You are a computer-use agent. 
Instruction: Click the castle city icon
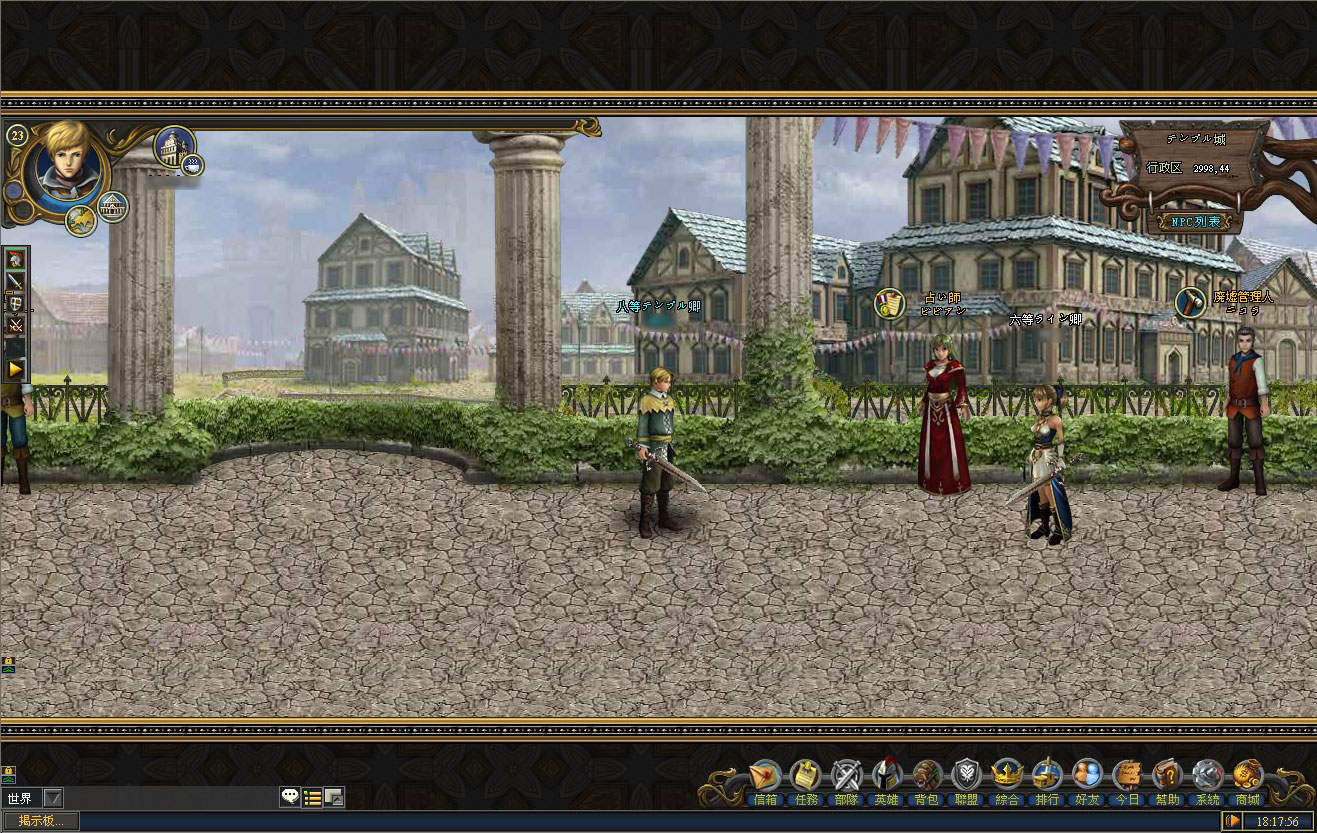175,148
